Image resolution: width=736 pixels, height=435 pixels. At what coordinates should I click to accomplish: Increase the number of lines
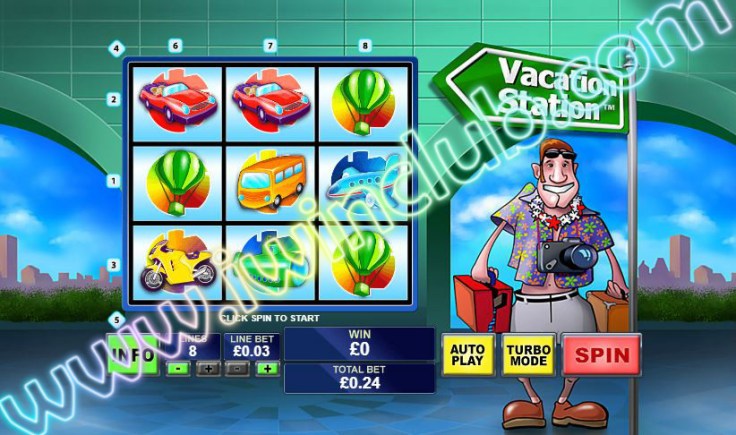pyautogui.click(x=207, y=369)
